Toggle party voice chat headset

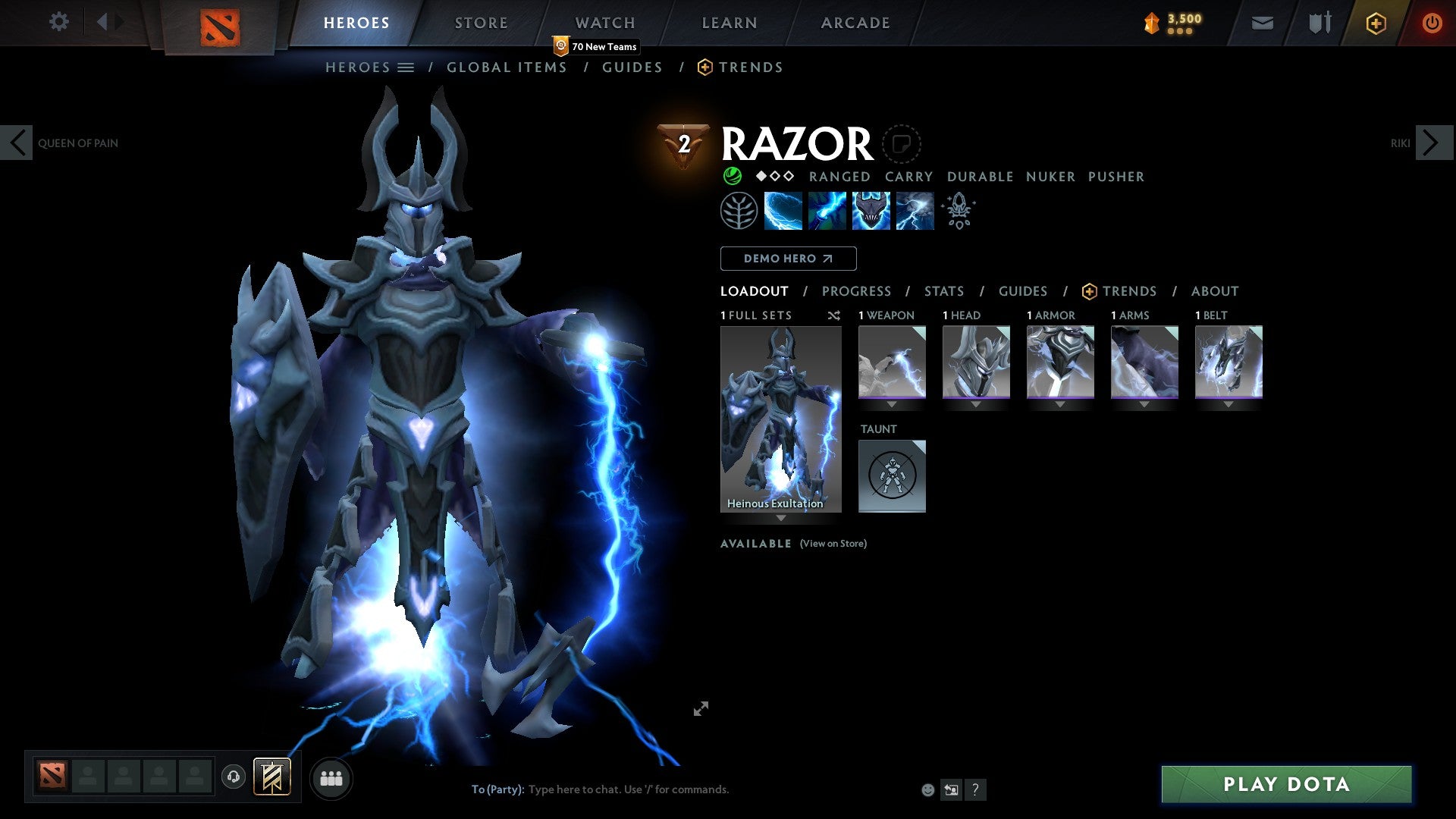click(x=233, y=778)
